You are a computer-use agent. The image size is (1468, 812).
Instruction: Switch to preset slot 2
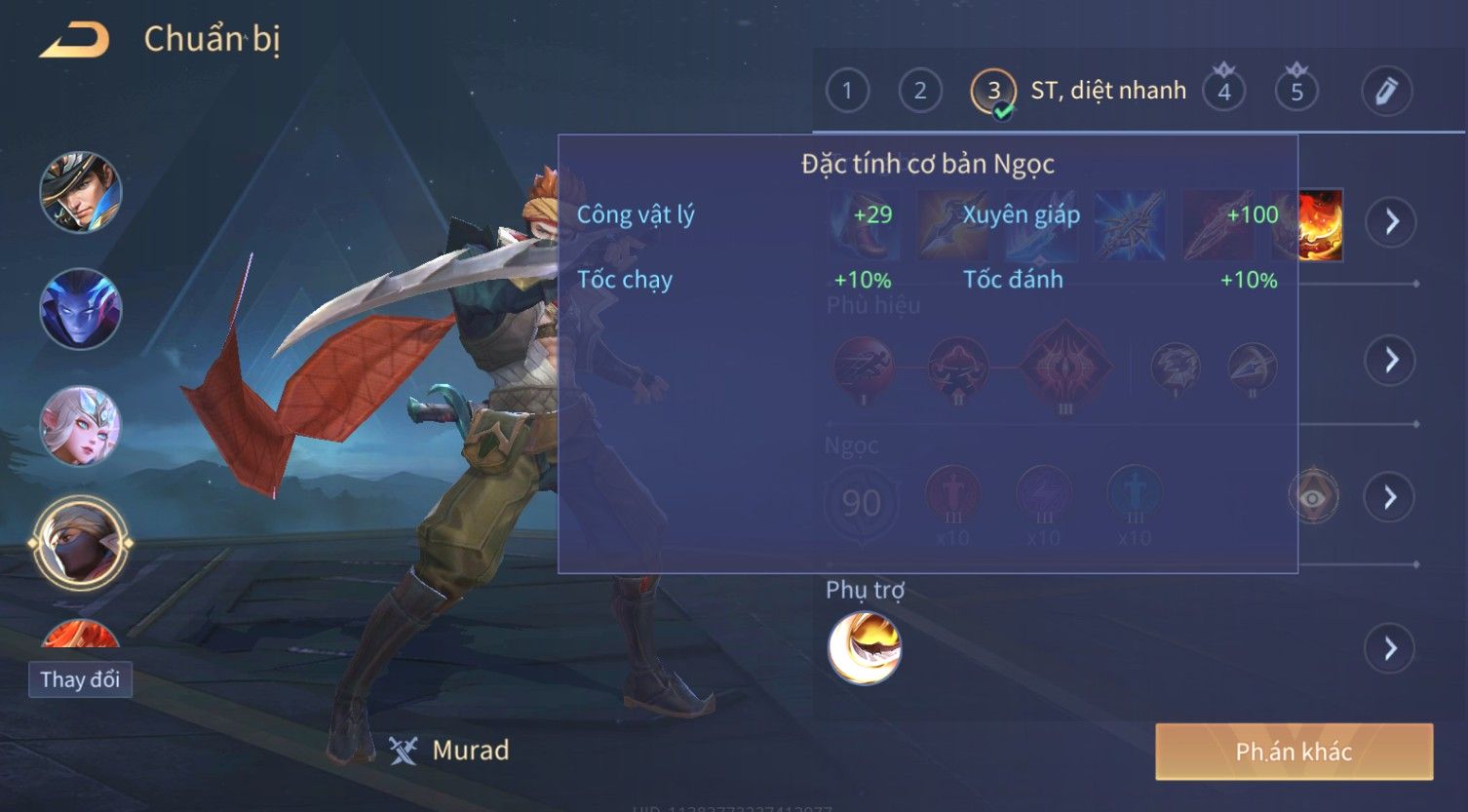pos(919,92)
